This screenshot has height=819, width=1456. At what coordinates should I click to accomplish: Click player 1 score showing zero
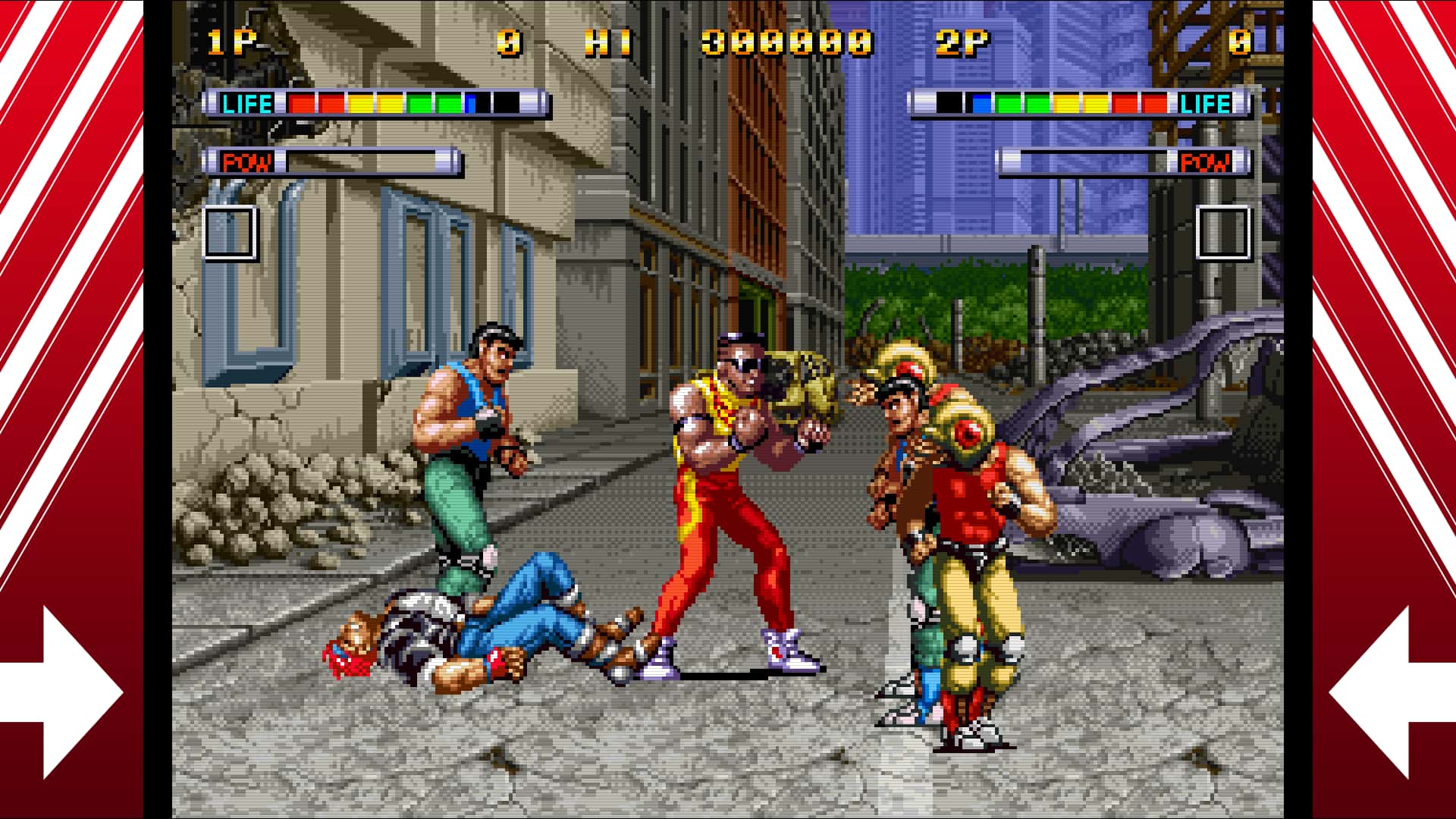click(x=507, y=43)
